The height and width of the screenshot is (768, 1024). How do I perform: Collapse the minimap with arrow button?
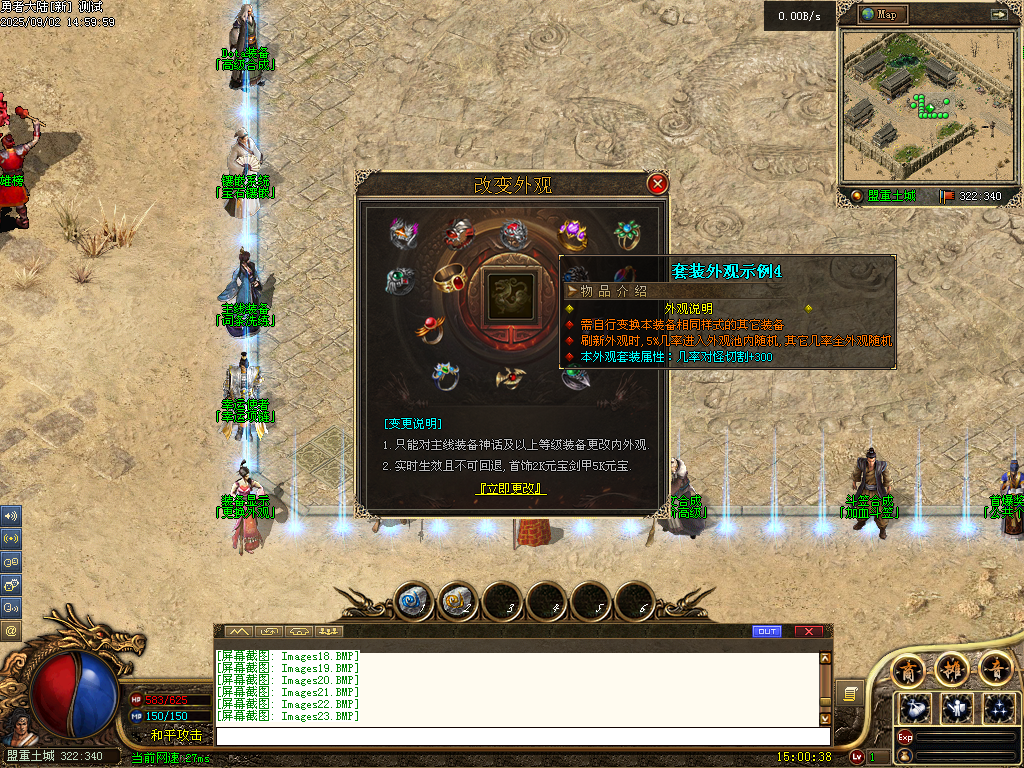[998, 15]
